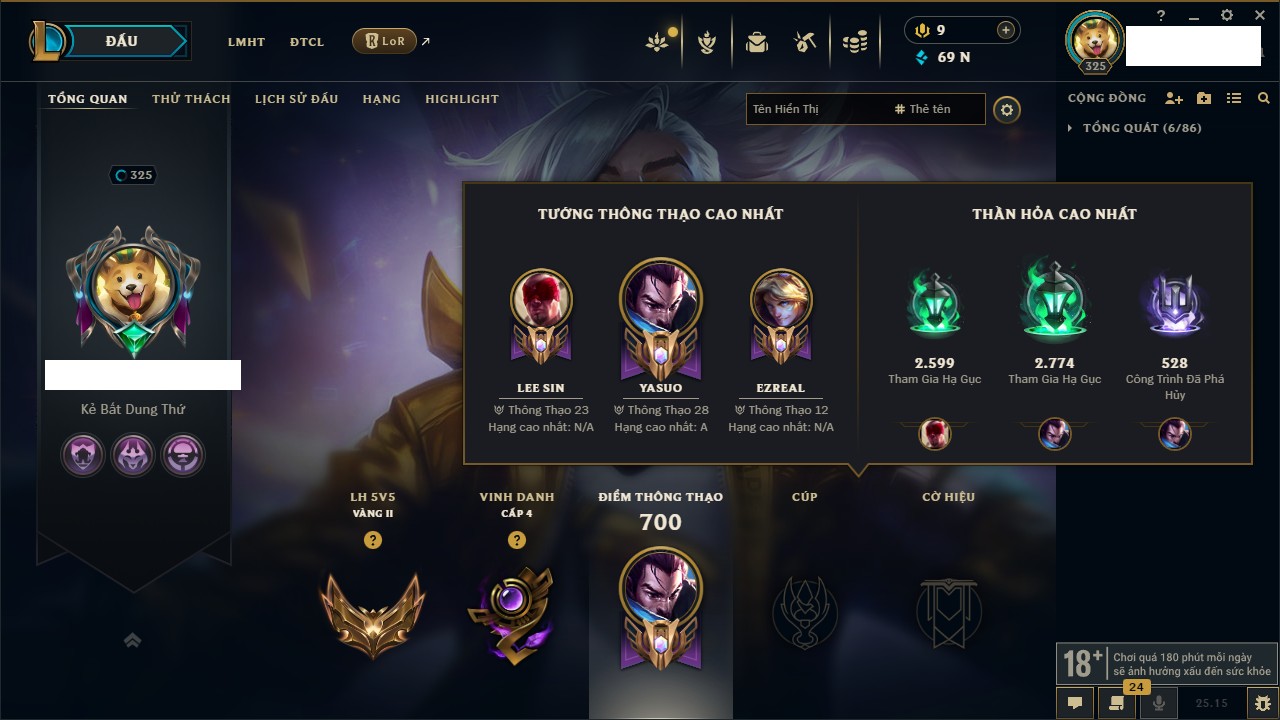
Task: Select the TỔNG QUAN tab
Action: (88, 99)
